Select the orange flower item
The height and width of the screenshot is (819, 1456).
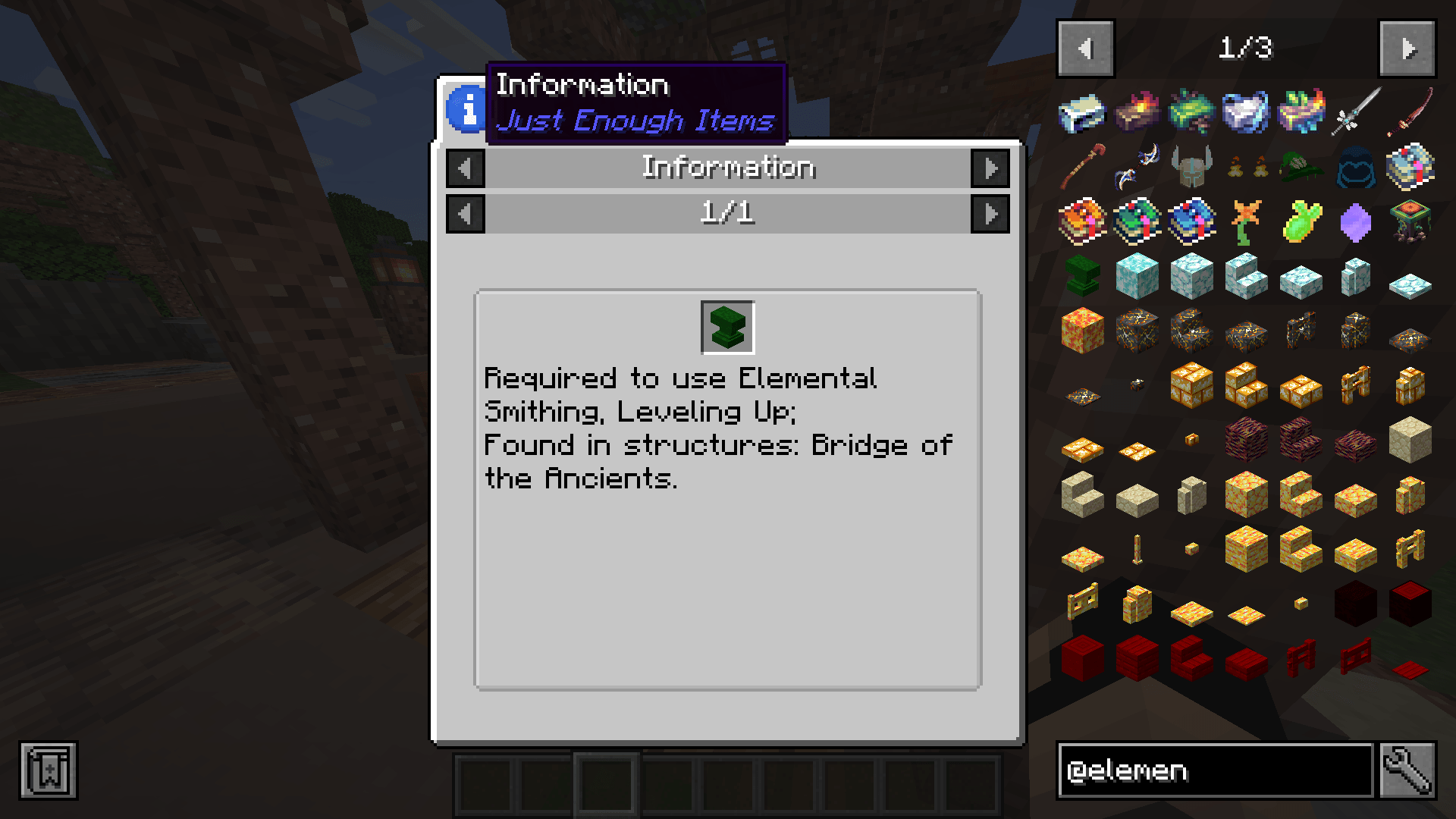click(x=1246, y=221)
